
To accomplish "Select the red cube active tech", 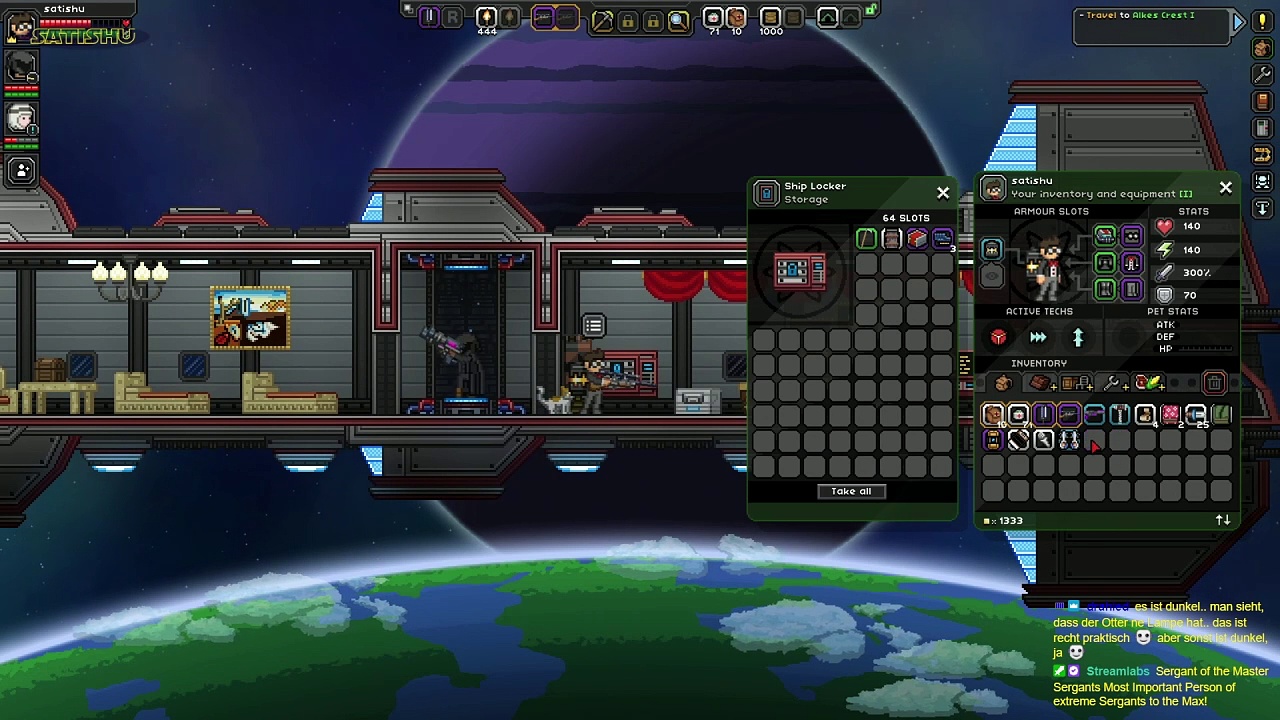I will pos(998,338).
